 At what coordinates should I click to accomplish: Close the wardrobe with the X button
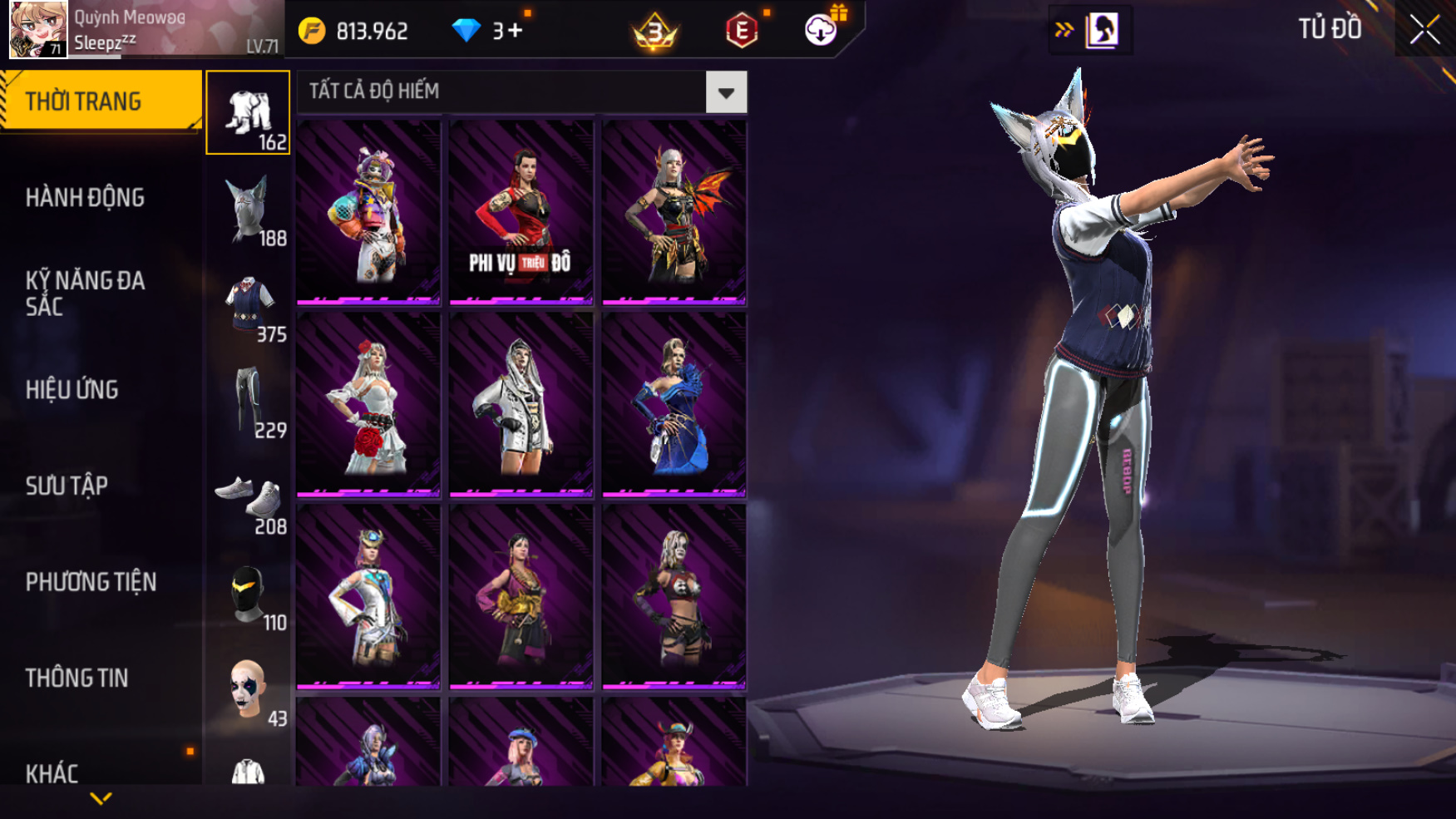tap(1424, 30)
